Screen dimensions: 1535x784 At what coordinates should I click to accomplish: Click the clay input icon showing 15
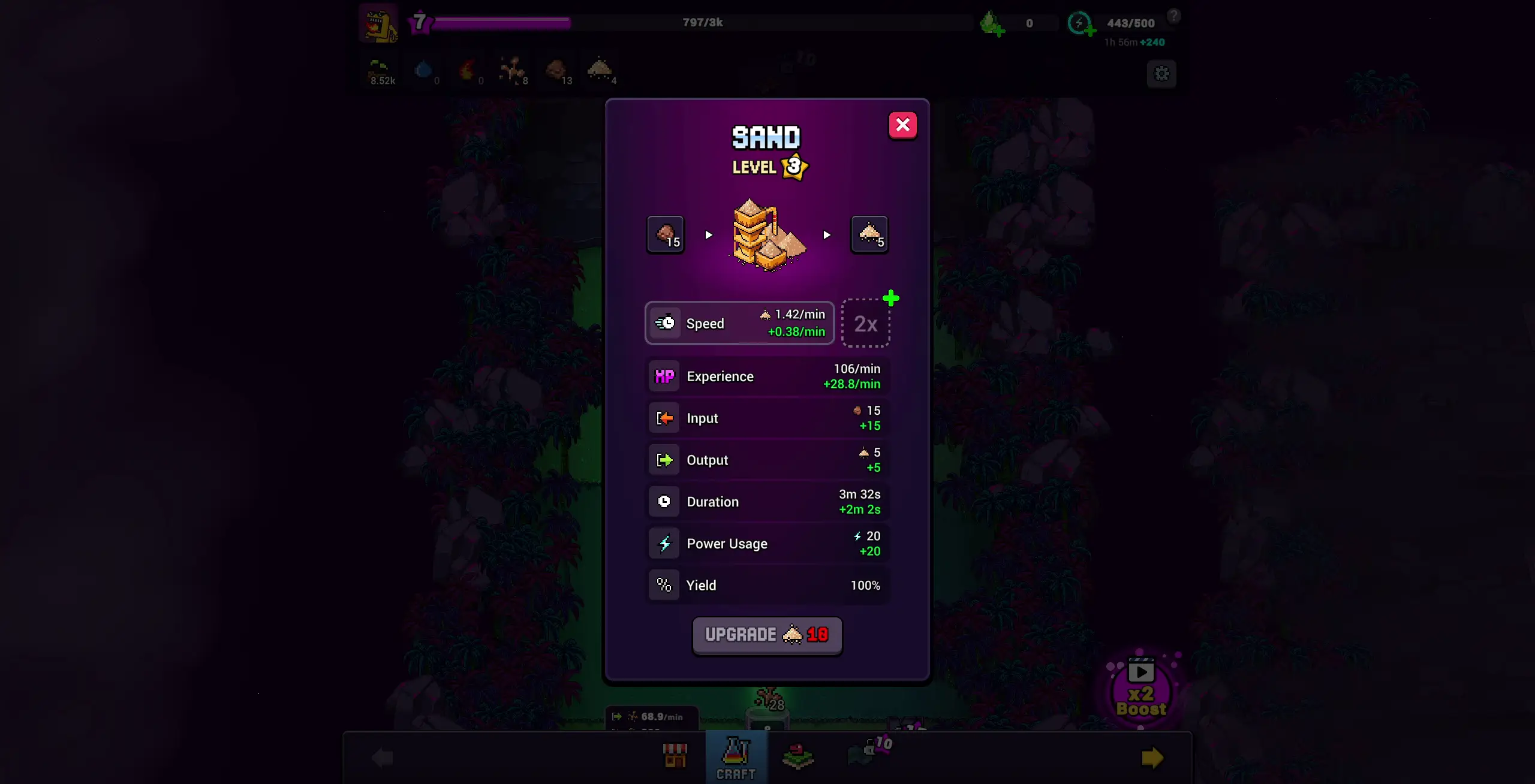pos(664,234)
